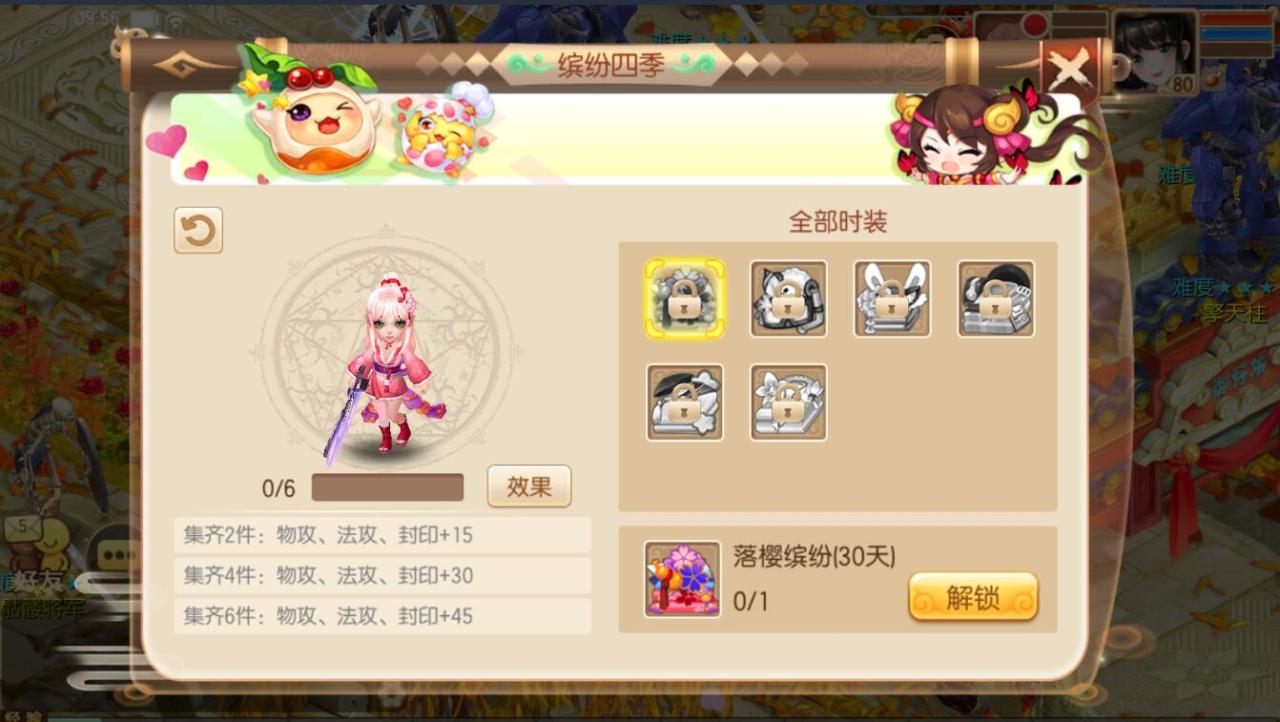Select the locked beret costume in second row

[x=684, y=403]
